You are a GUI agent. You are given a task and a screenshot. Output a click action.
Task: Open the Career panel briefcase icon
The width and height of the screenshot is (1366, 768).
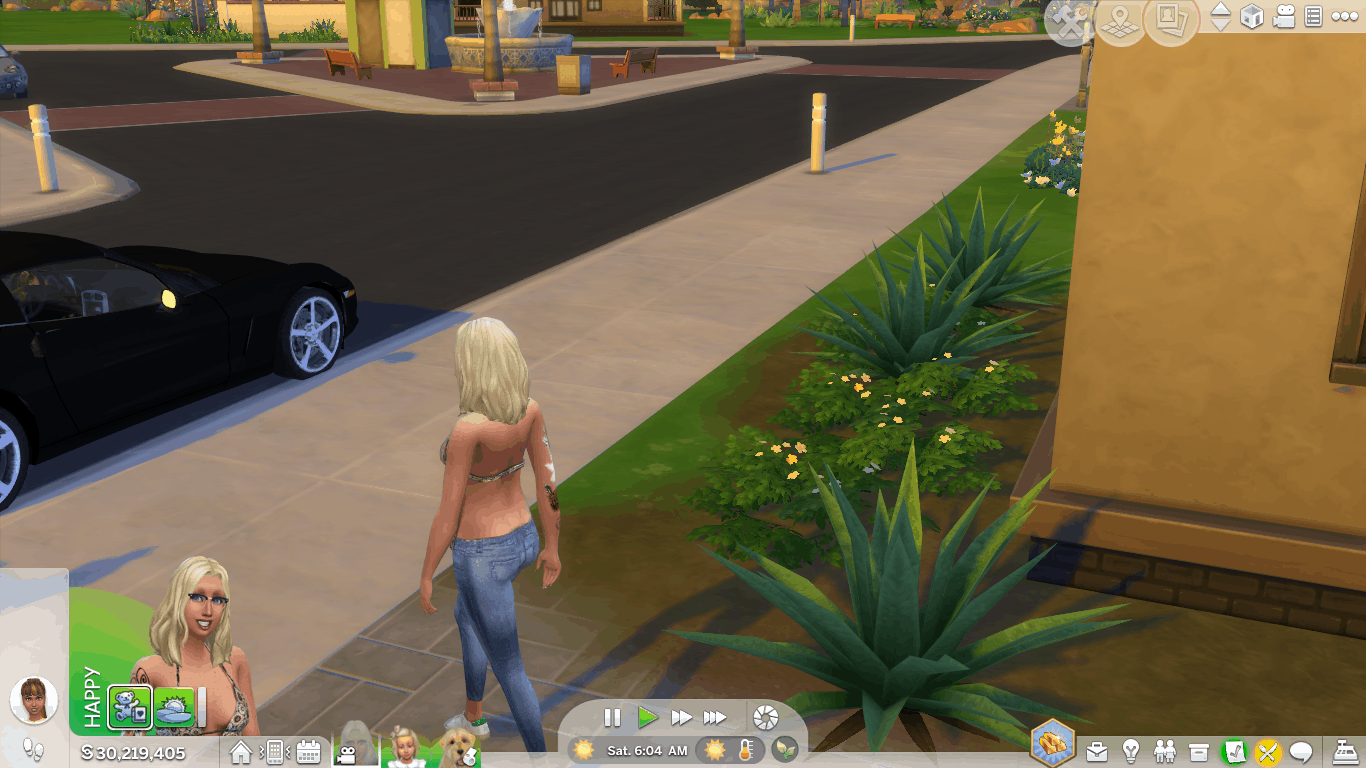pyautogui.click(x=1097, y=751)
